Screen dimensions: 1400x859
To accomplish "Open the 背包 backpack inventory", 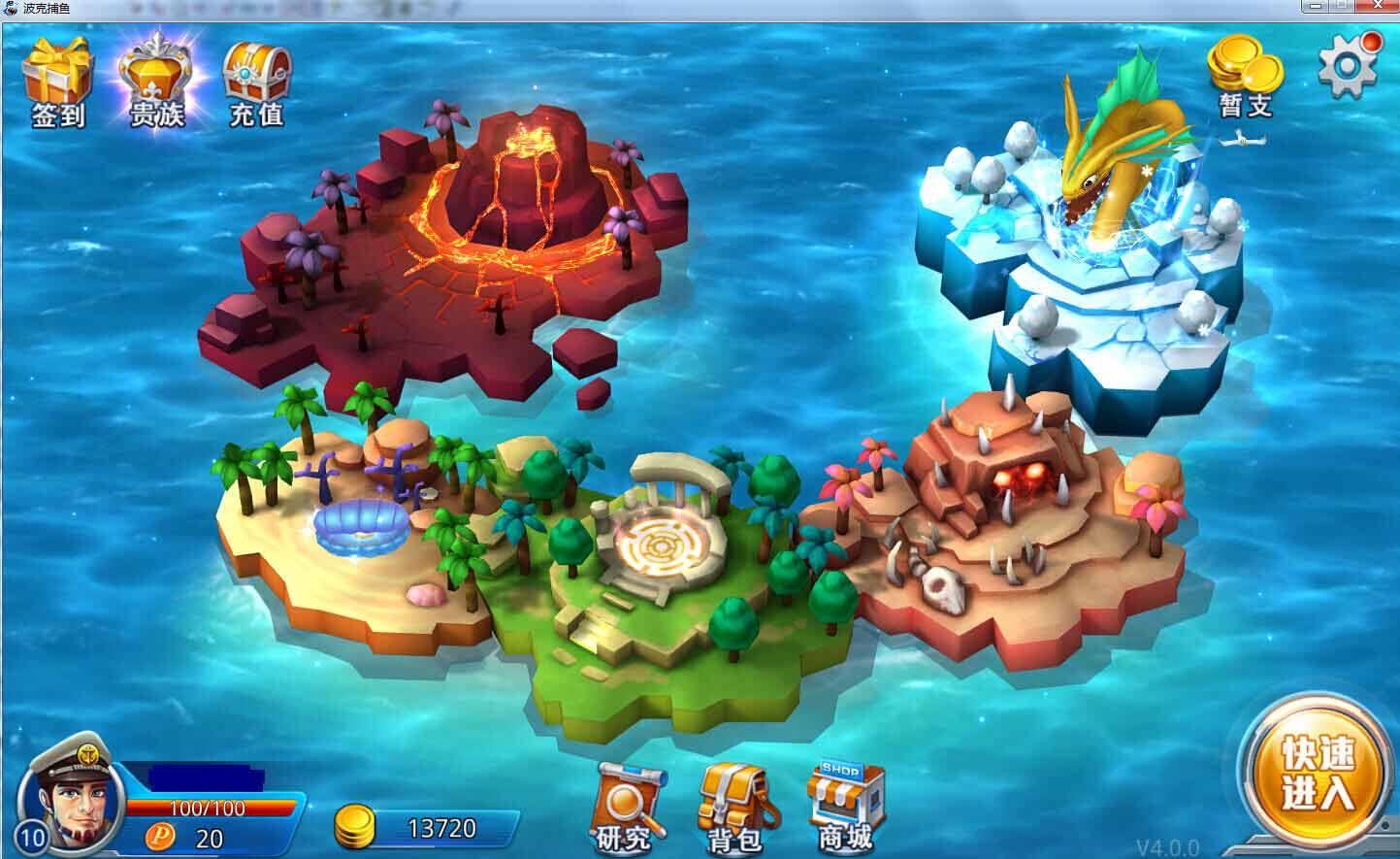I will pyautogui.click(x=736, y=808).
